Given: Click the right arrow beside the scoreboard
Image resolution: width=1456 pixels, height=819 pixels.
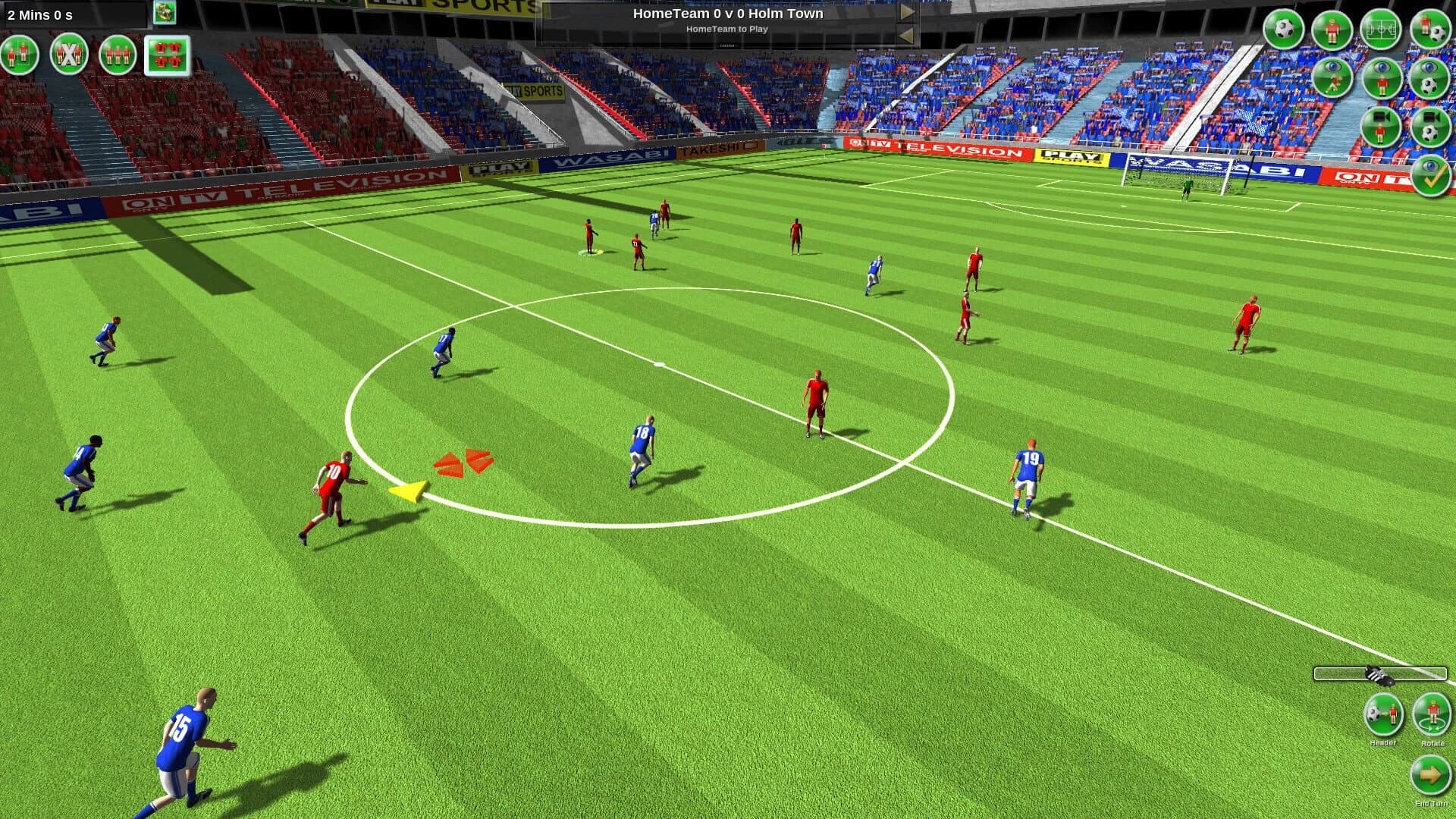Looking at the screenshot, I should [905, 12].
